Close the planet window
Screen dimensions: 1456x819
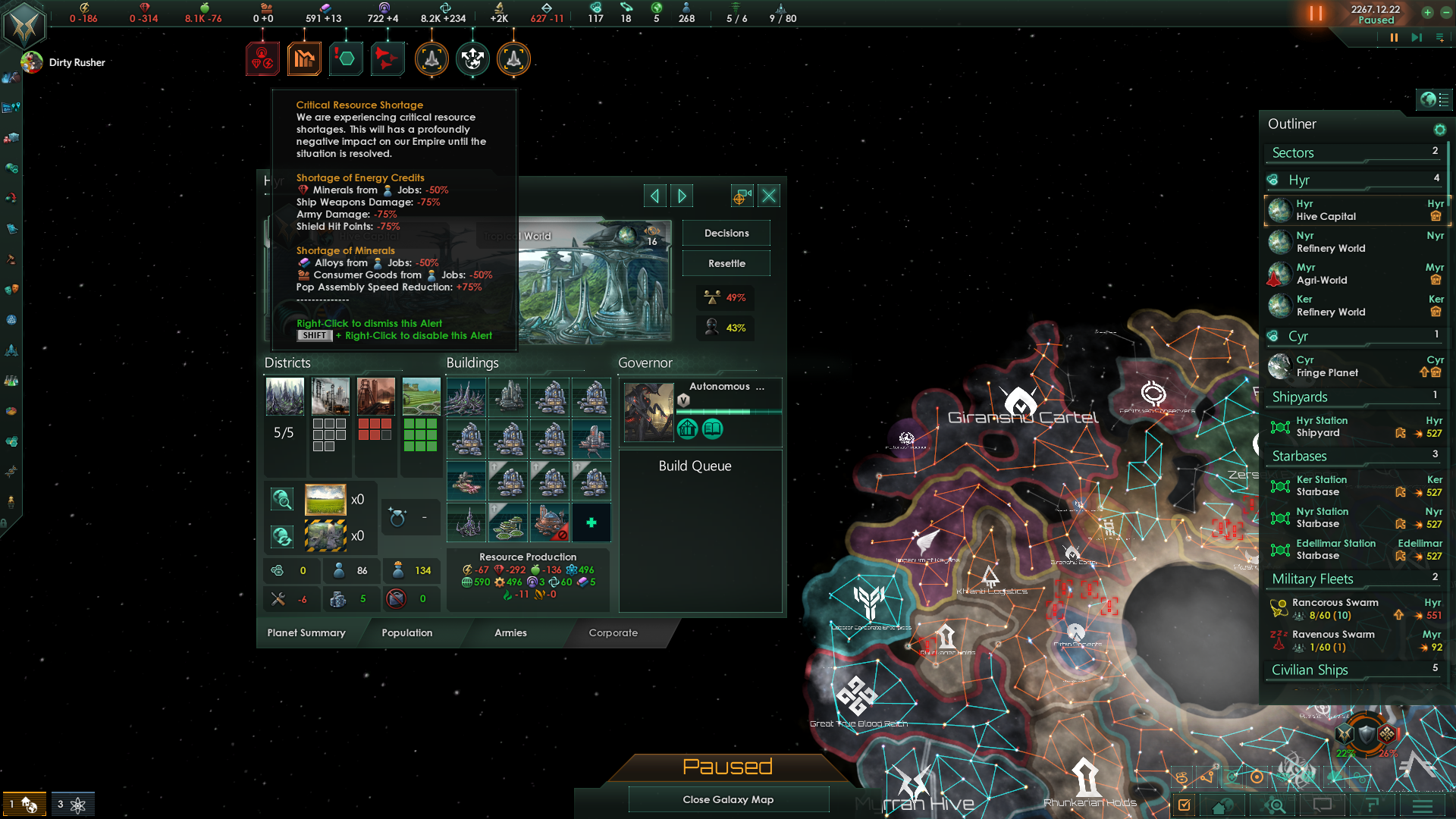[769, 196]
